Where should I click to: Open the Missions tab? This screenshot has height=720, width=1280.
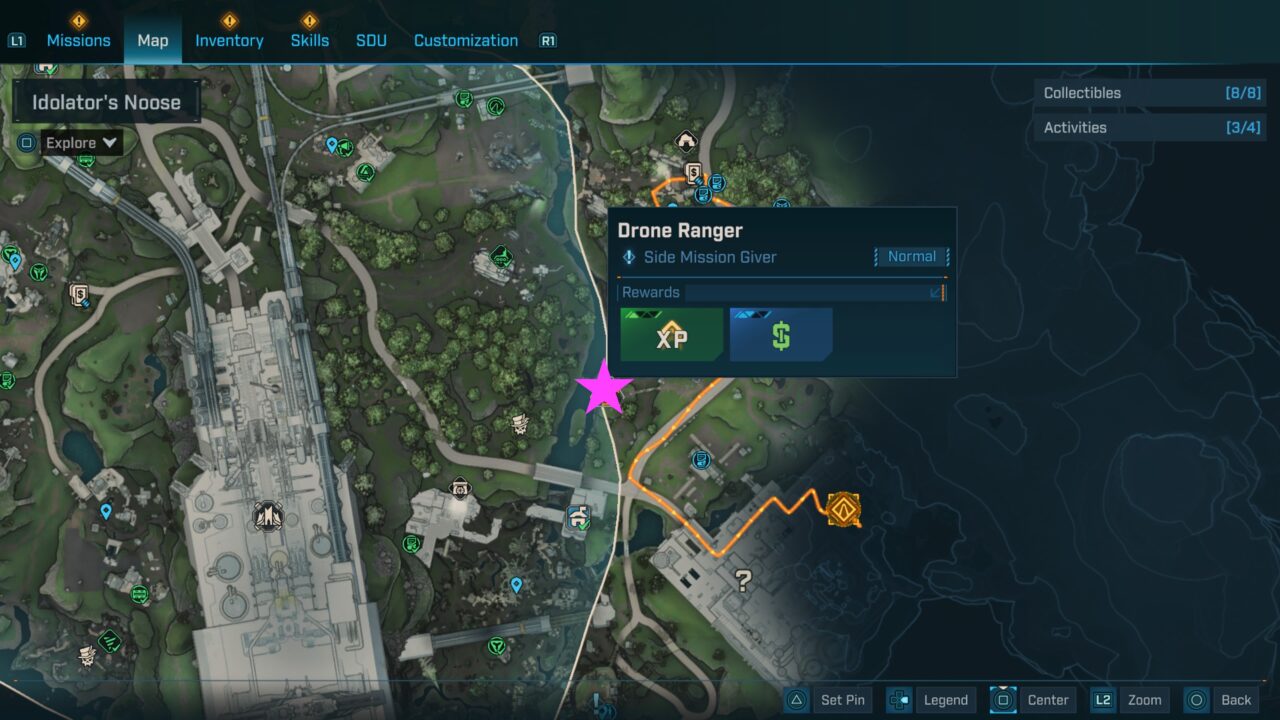pos(78,40)
